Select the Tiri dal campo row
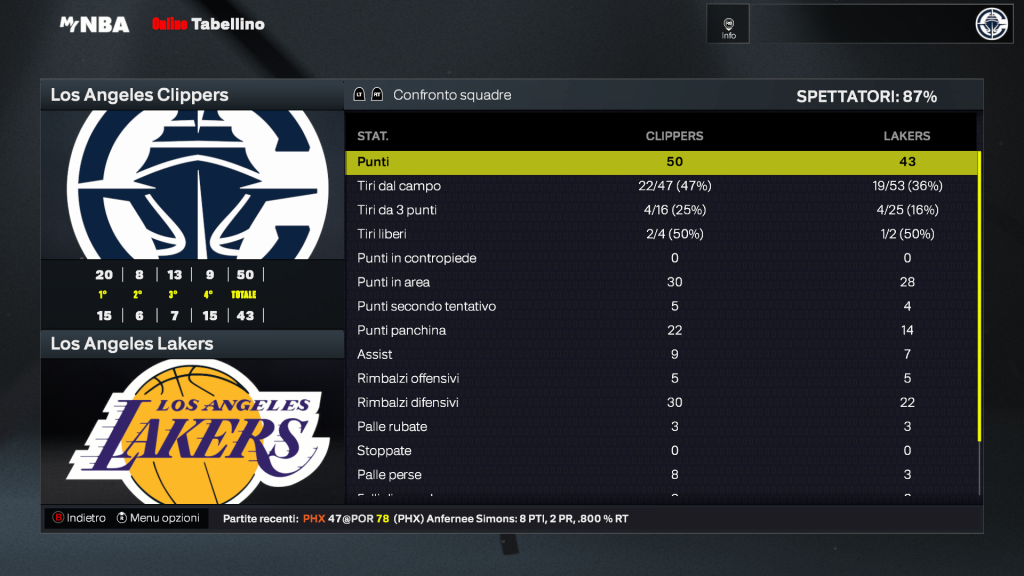 click(x=660, y=186)
